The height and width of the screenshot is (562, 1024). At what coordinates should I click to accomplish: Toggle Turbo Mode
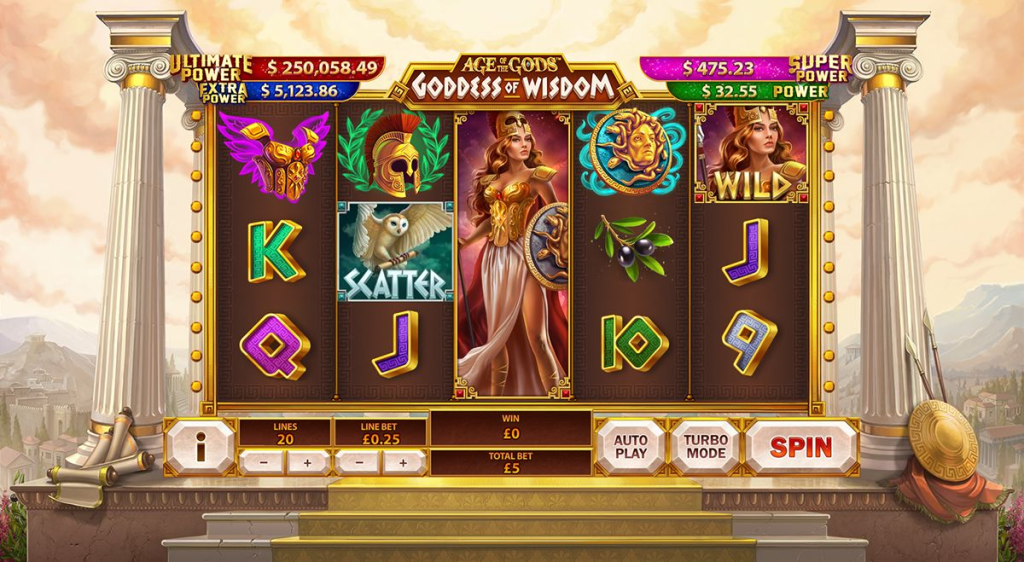(x=705, y=447)
